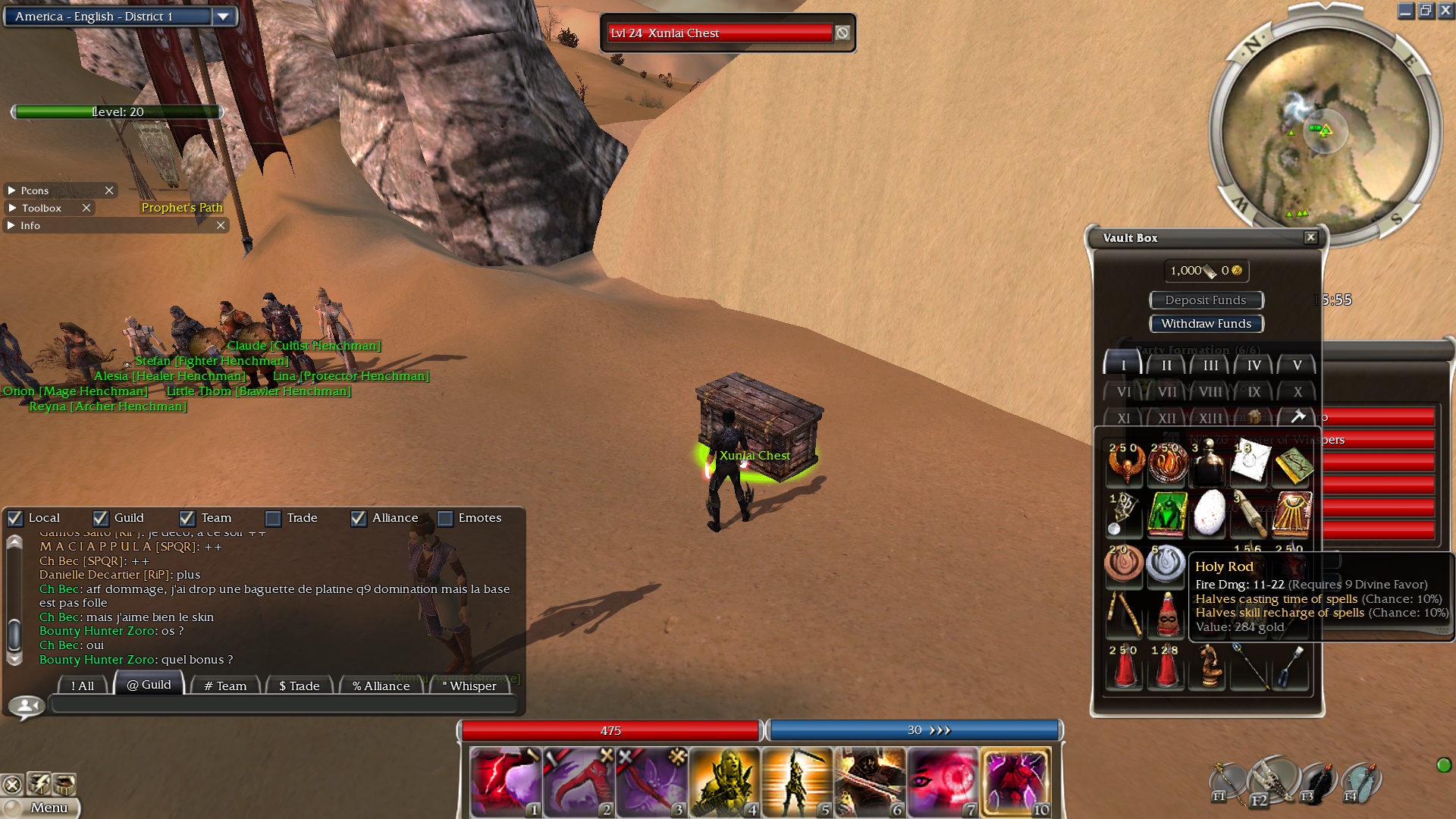Switch to vault storage tab II
The height and width of the screenshot is (819, 1456).
pos(1166,366)
